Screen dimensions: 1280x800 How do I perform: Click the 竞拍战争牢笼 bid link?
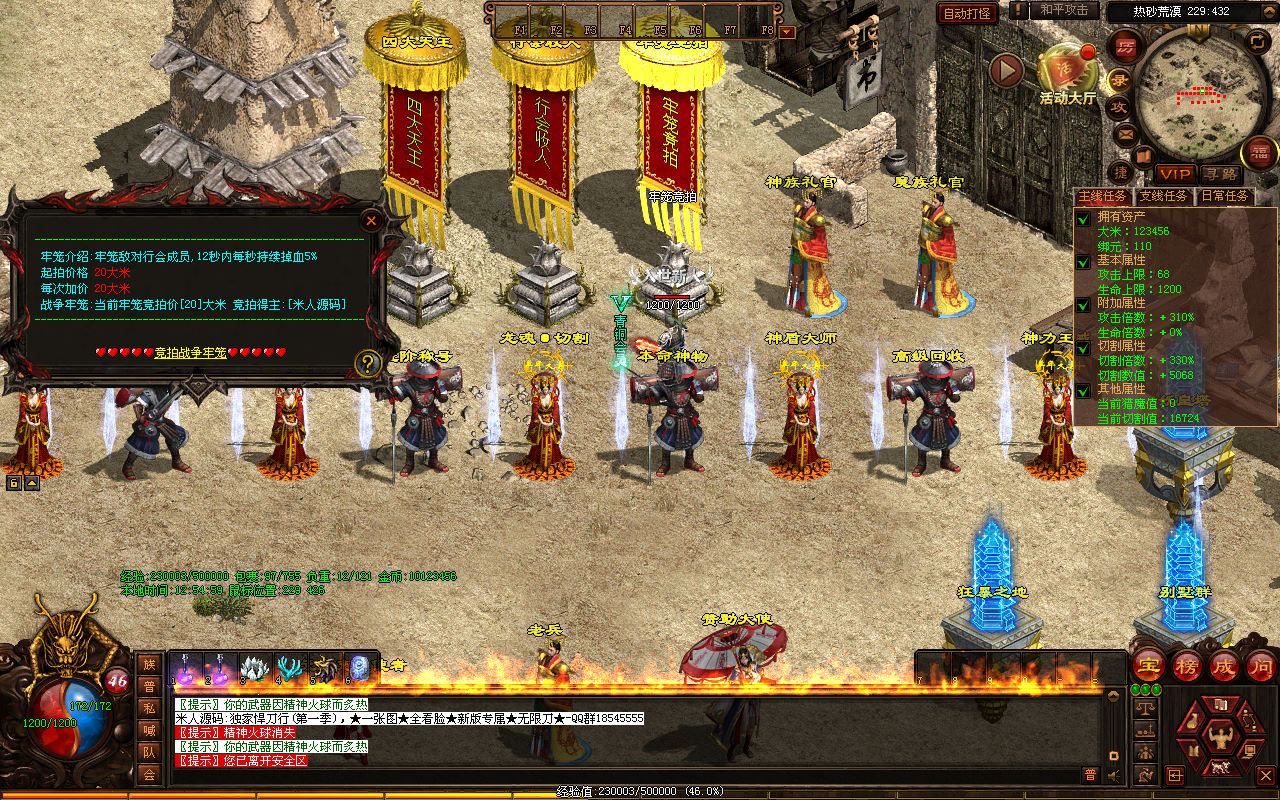tap(191, 353)
